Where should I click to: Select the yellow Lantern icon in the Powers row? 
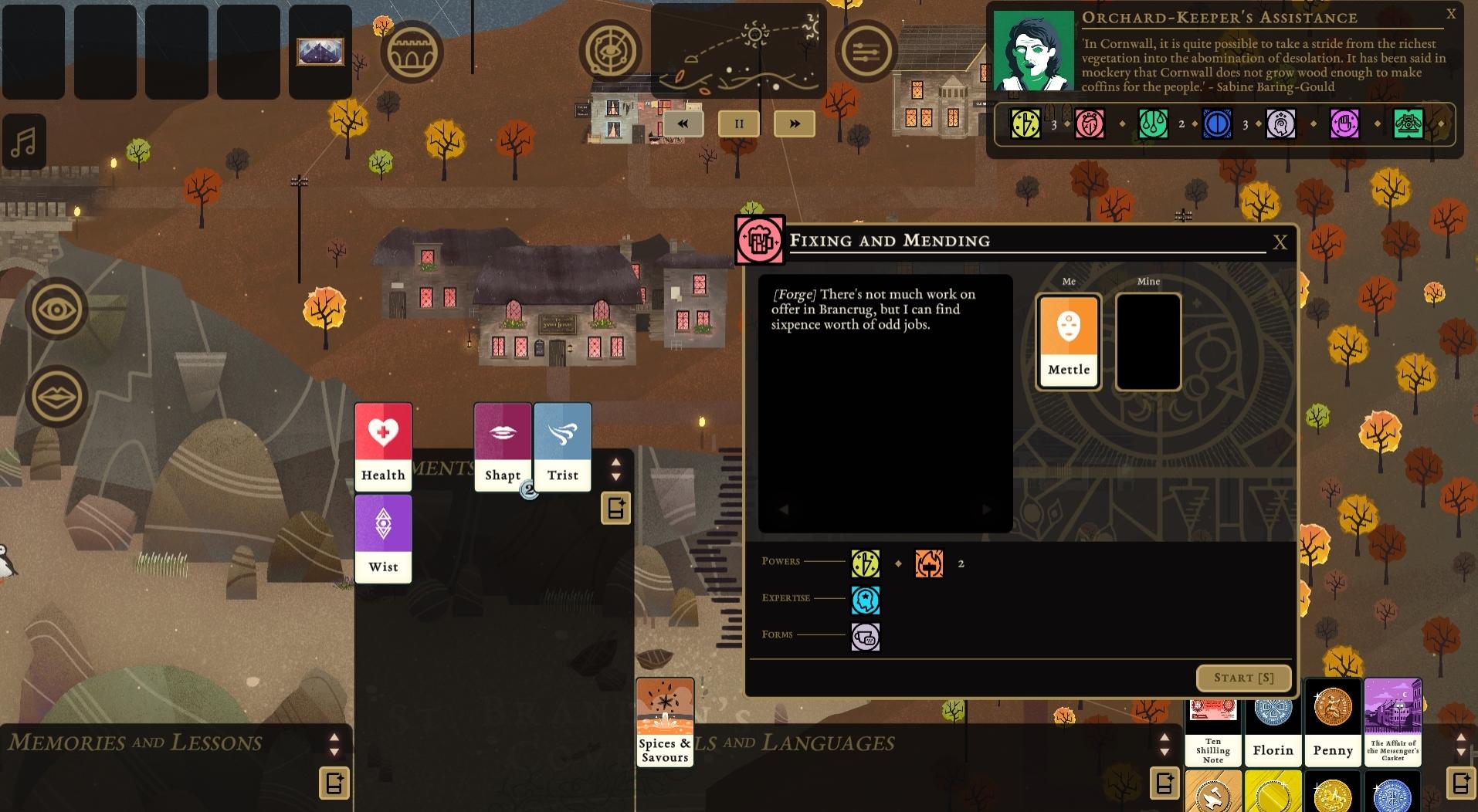click(866, 563)
